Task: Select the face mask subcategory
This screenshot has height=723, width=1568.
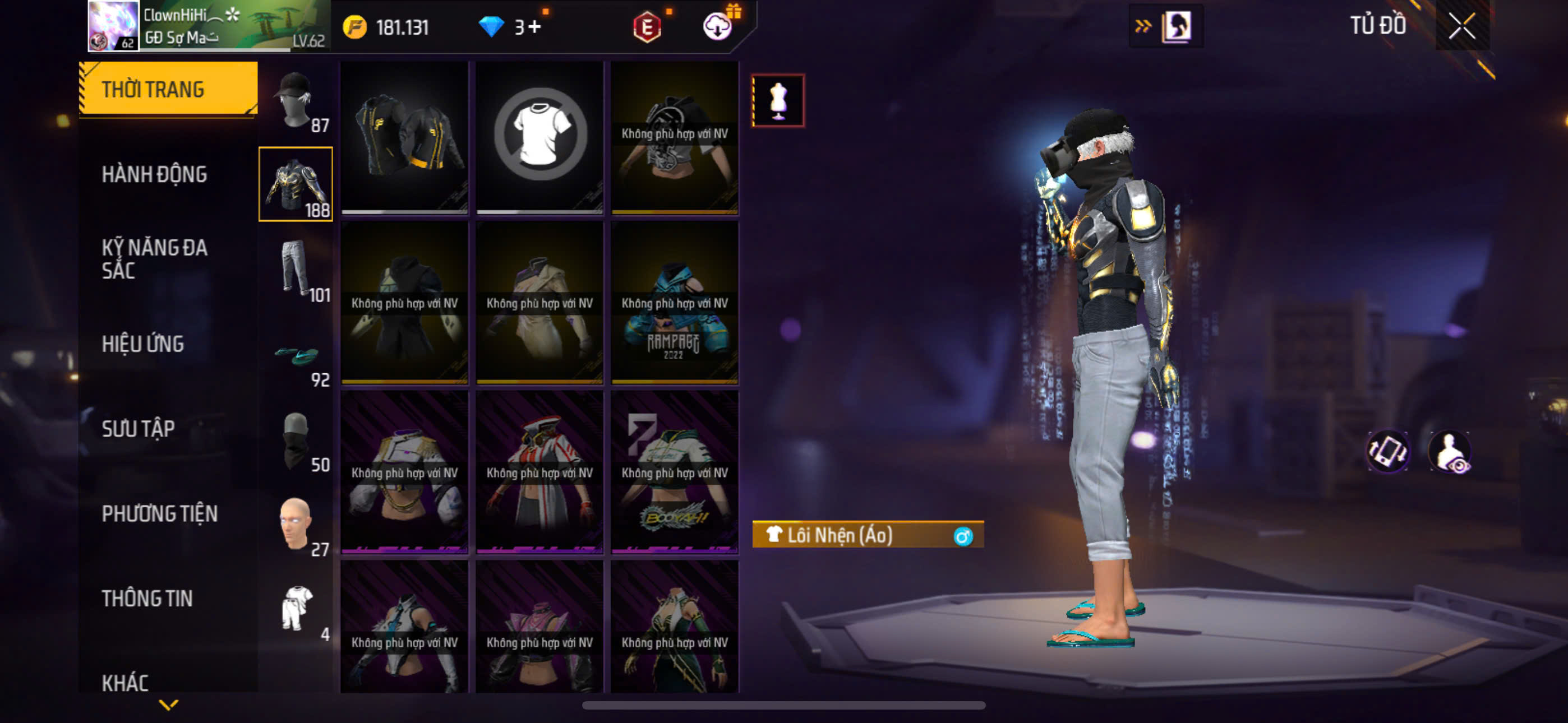Action: (296, 439)
